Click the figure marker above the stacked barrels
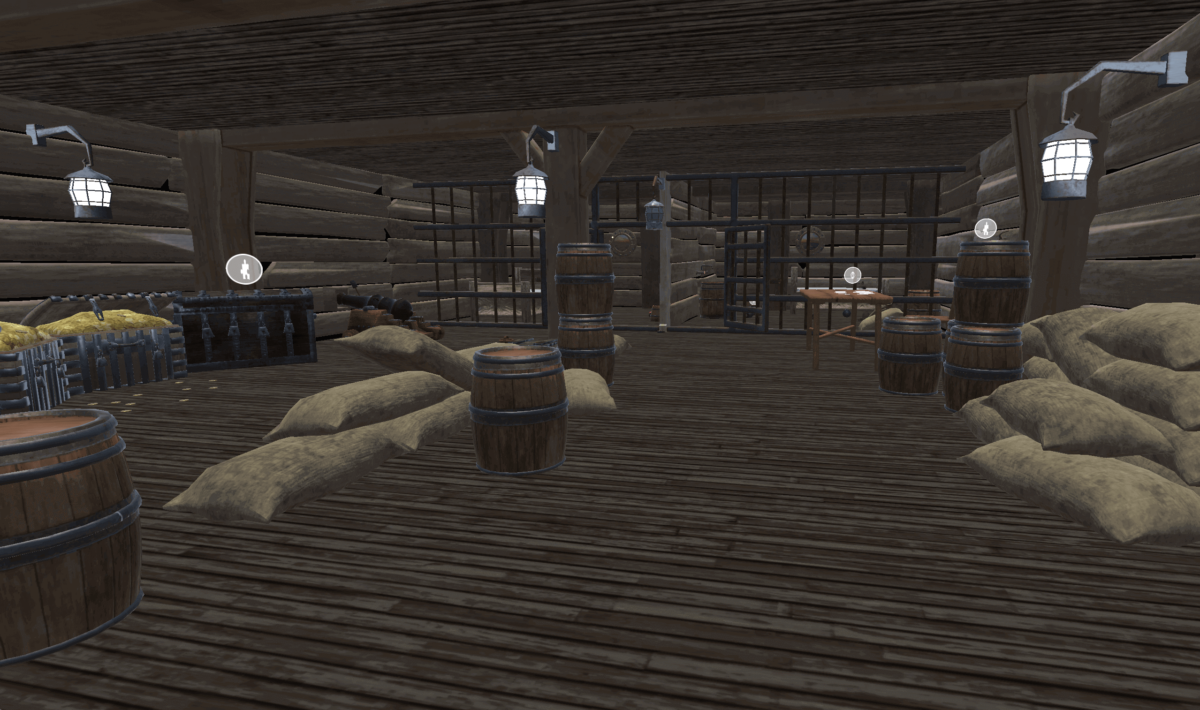Viewport: 1200px width, 710px height. [986, 228]
